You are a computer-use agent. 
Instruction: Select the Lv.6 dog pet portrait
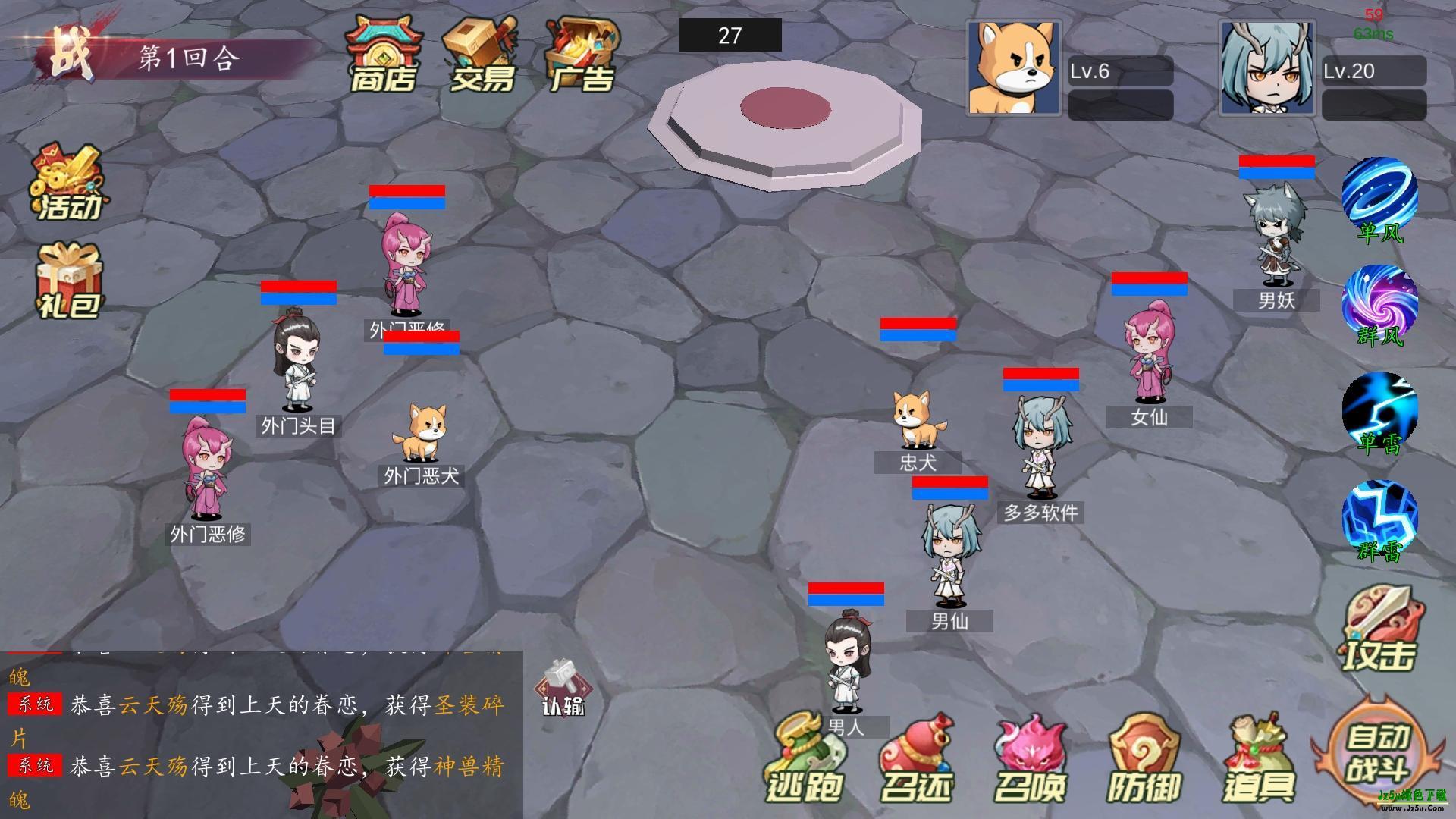[1014, 68]
